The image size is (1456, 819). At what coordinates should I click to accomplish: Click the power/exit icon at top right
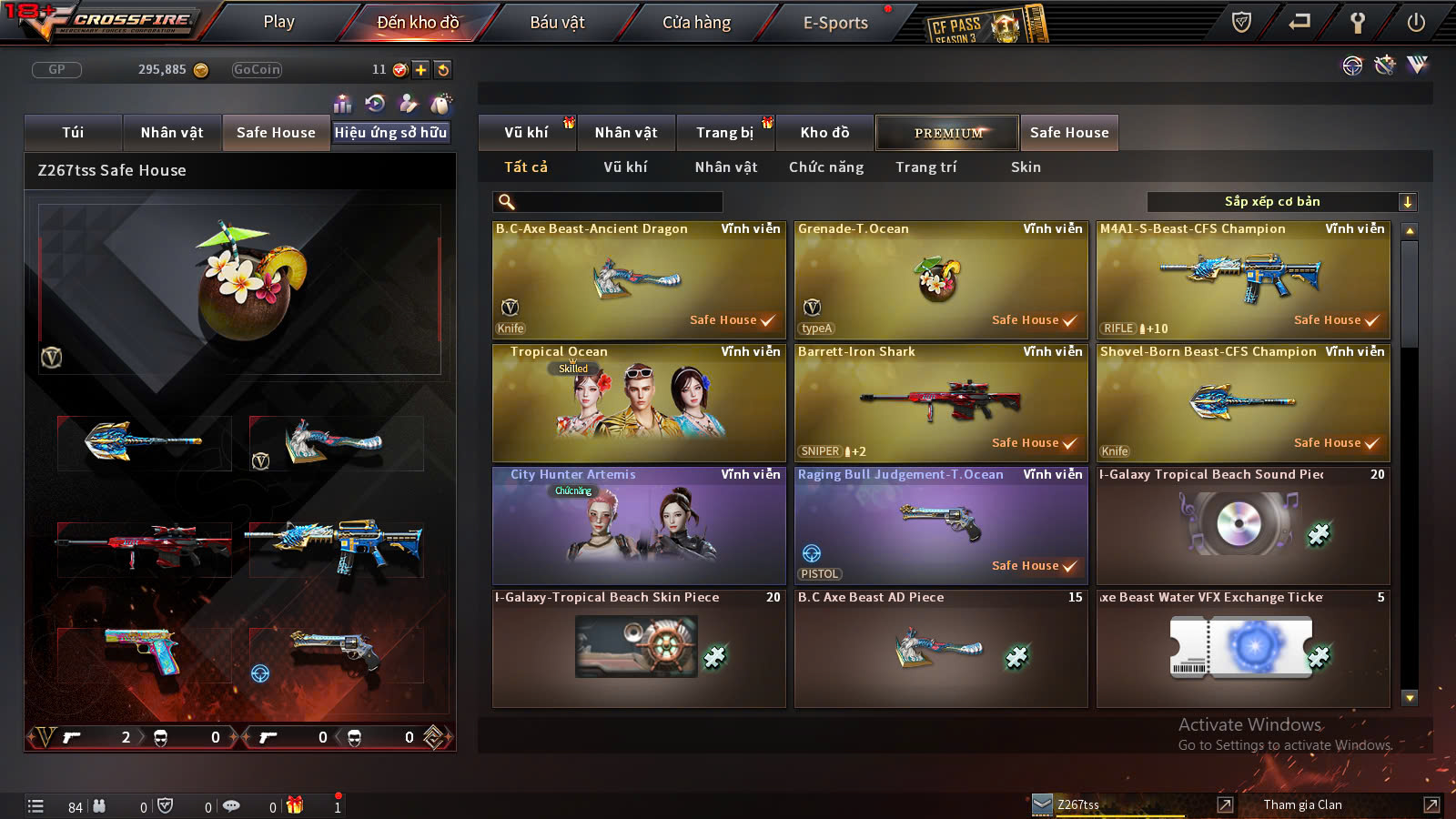point(1416,20)
